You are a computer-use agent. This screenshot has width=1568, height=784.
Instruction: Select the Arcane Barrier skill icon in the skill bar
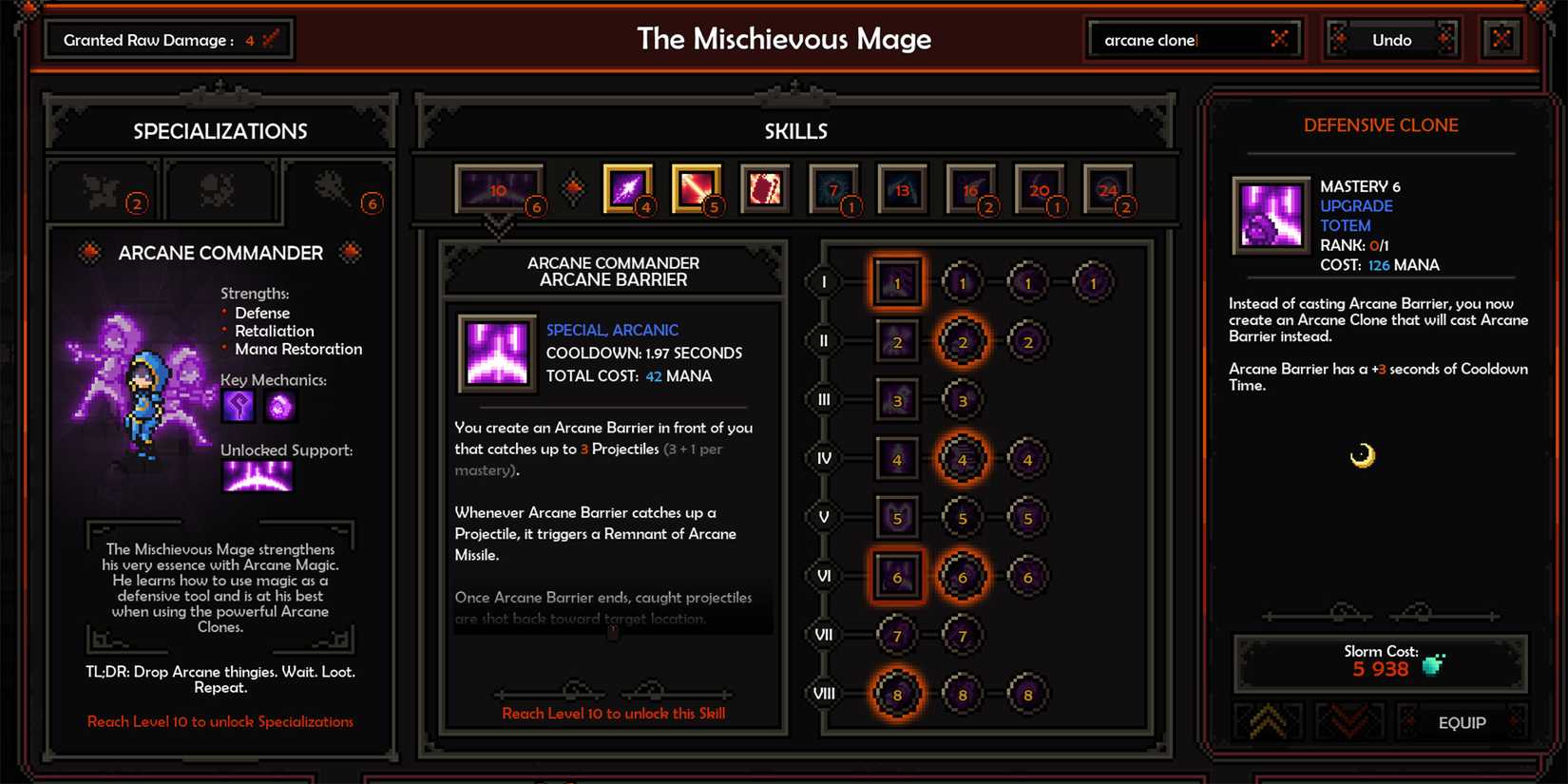(x=499, y=188)
